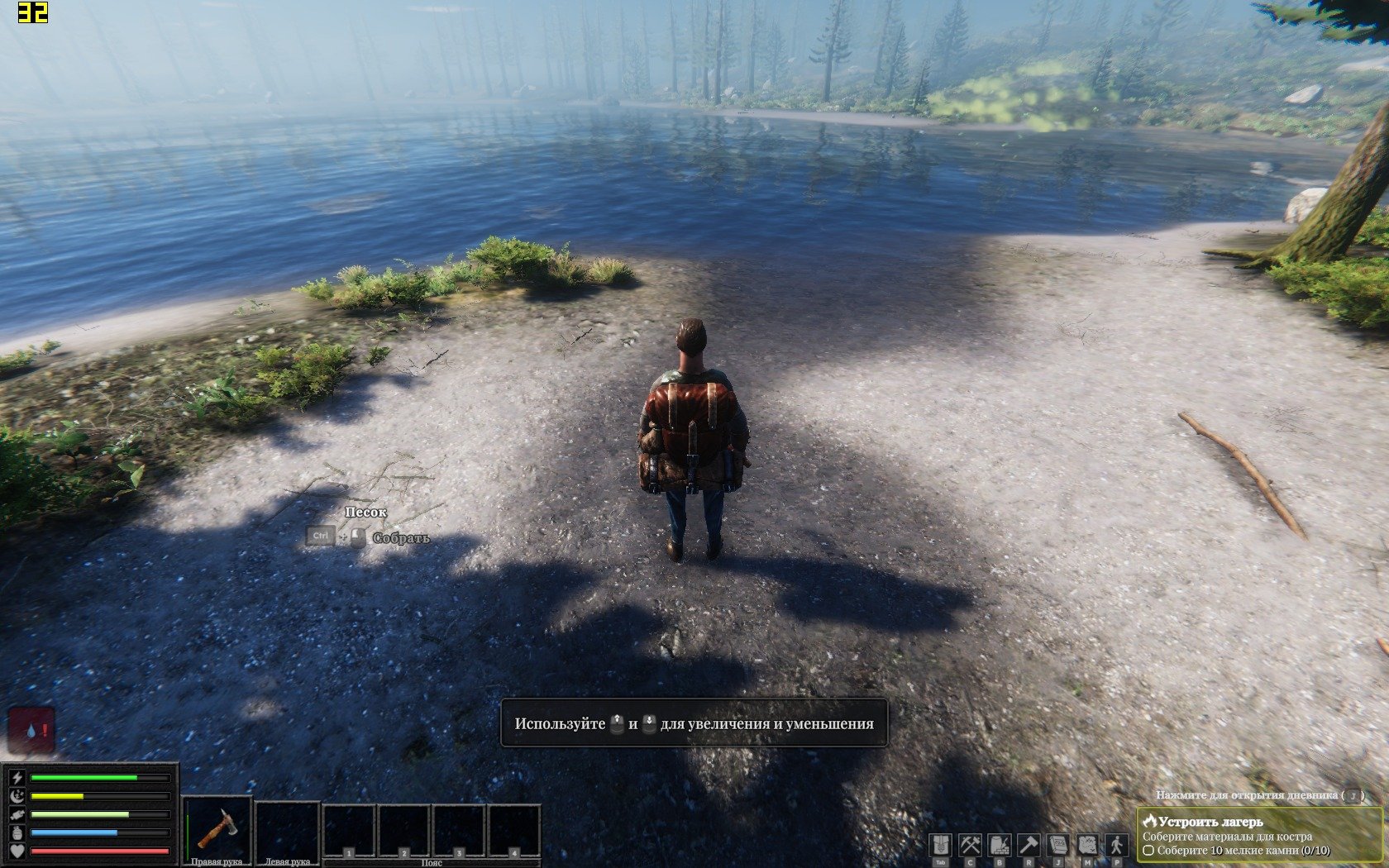Click the single hammer toolbar icon
1389x868 pixels.
1029,845
